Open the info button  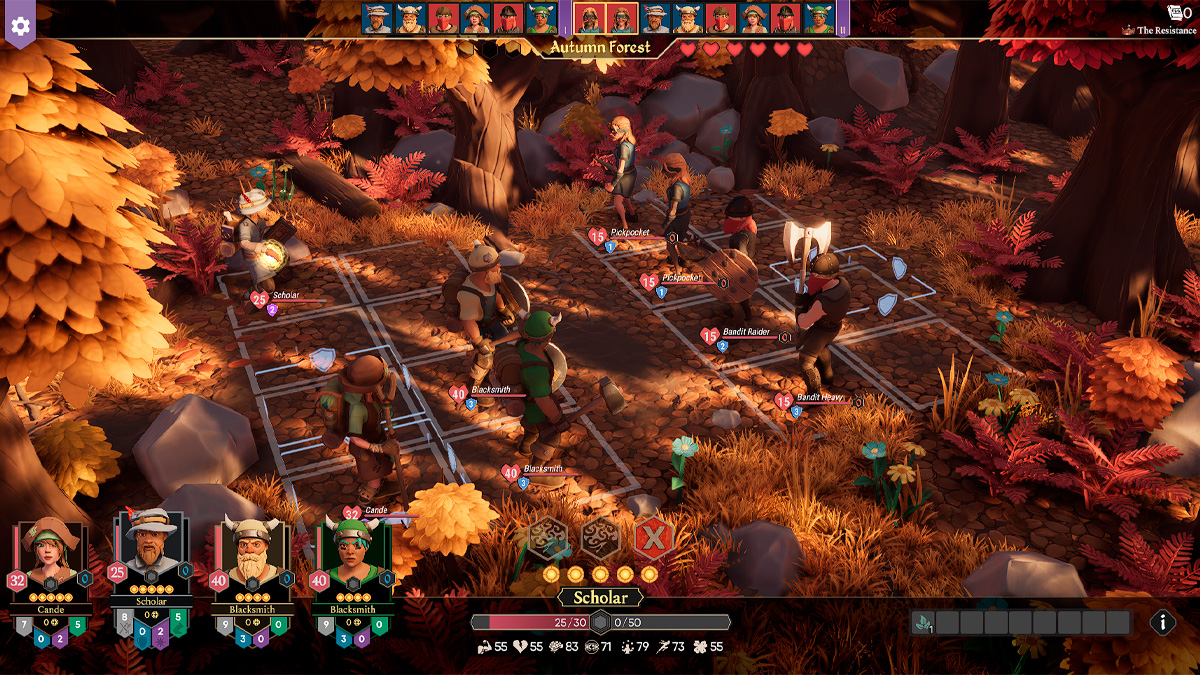tap(1162, 622)
